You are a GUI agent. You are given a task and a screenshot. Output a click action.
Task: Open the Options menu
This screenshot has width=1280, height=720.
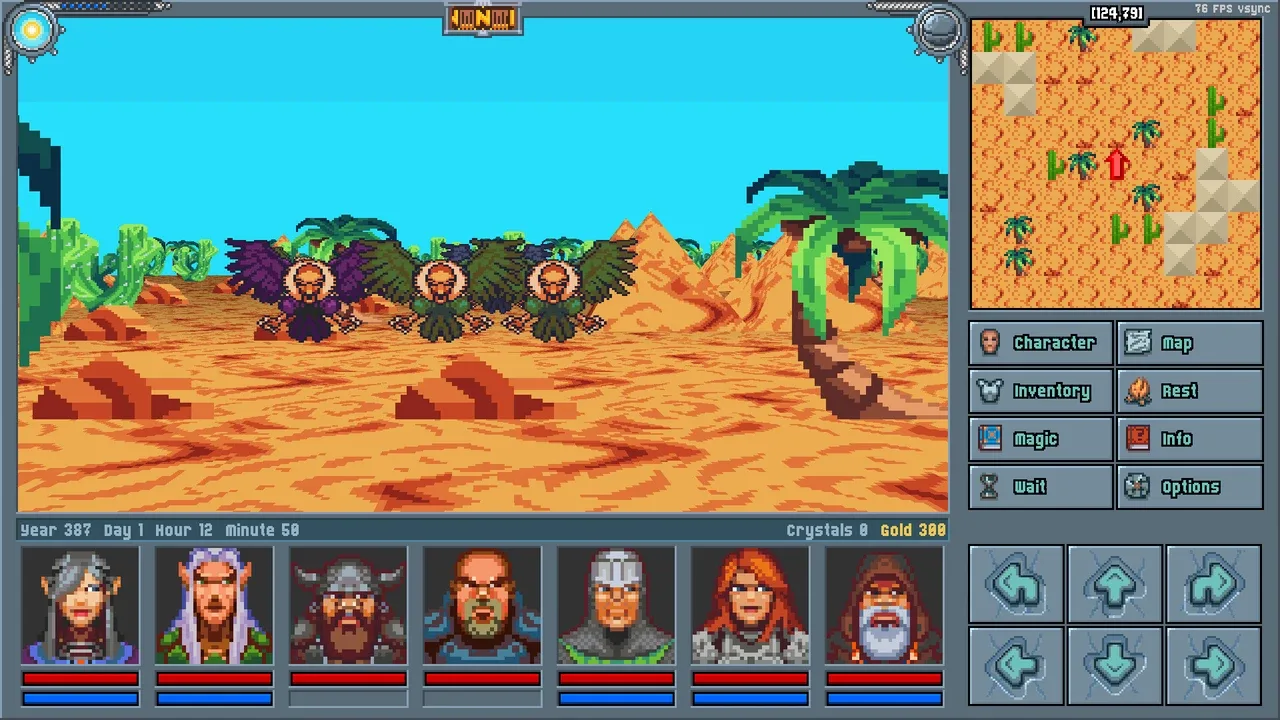pos(1189,487)
